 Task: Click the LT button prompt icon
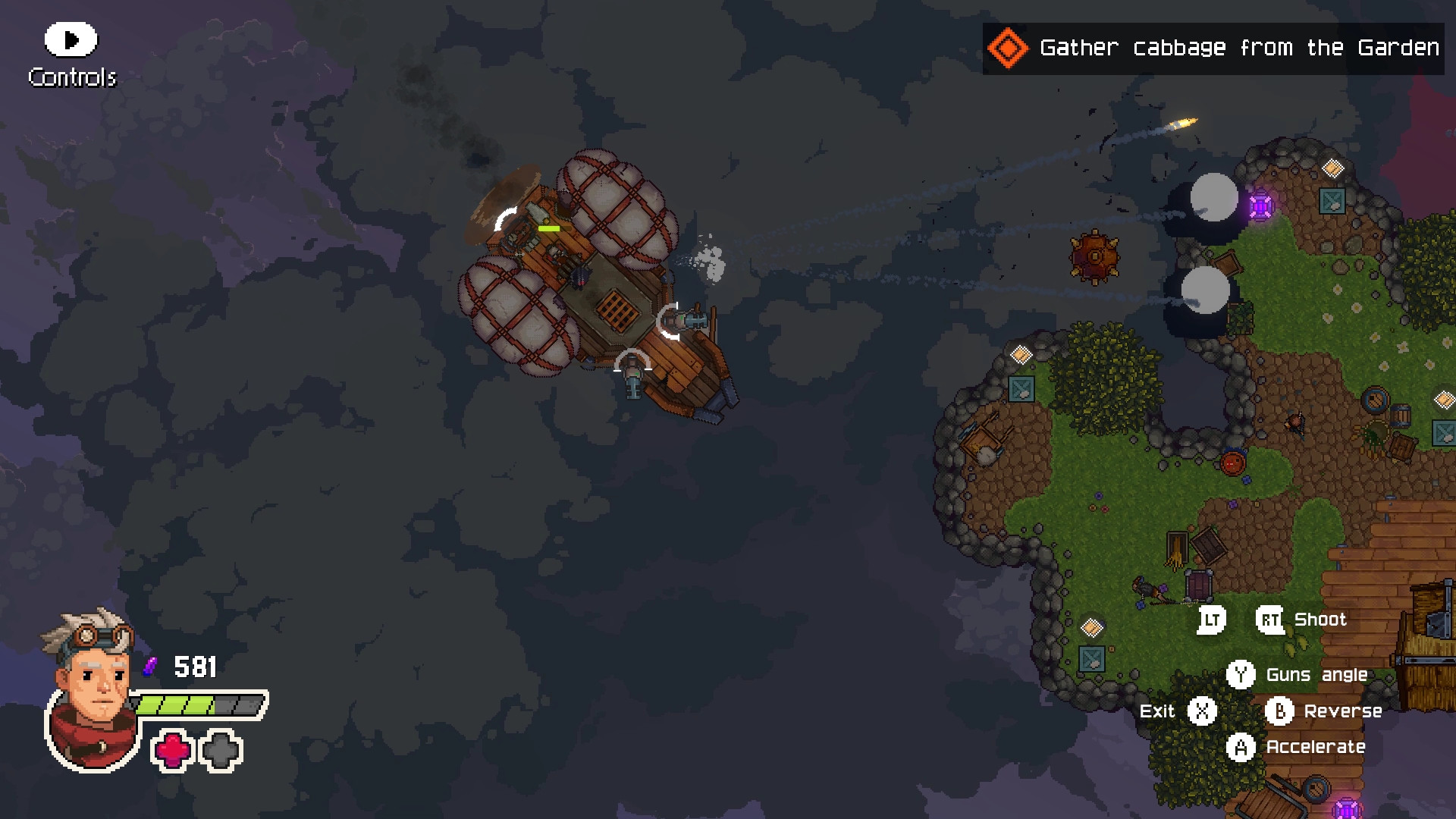[x=1210, y=620]
